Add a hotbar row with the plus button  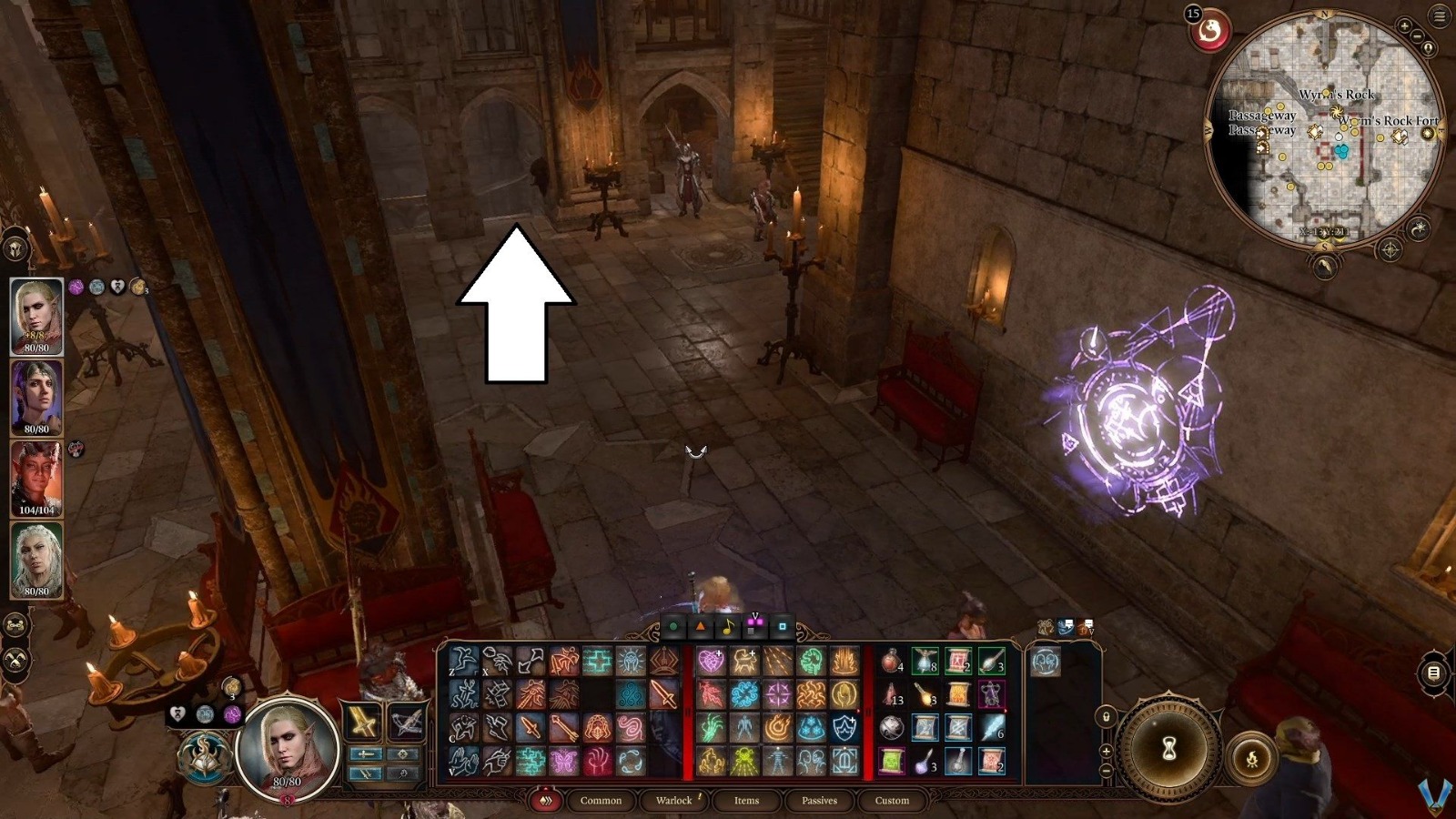1106,751
